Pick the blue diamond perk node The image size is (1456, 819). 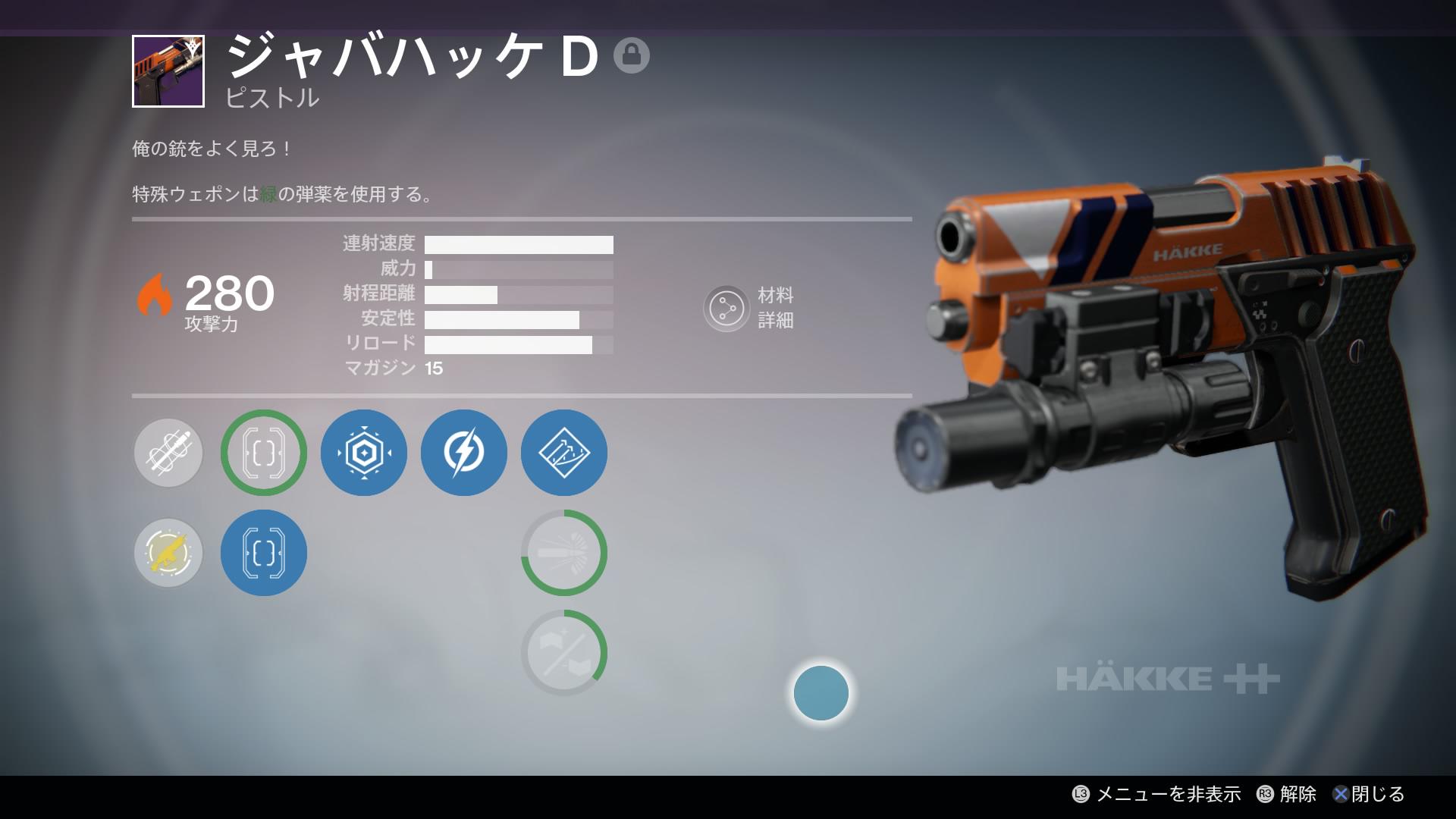click(564, 453)
